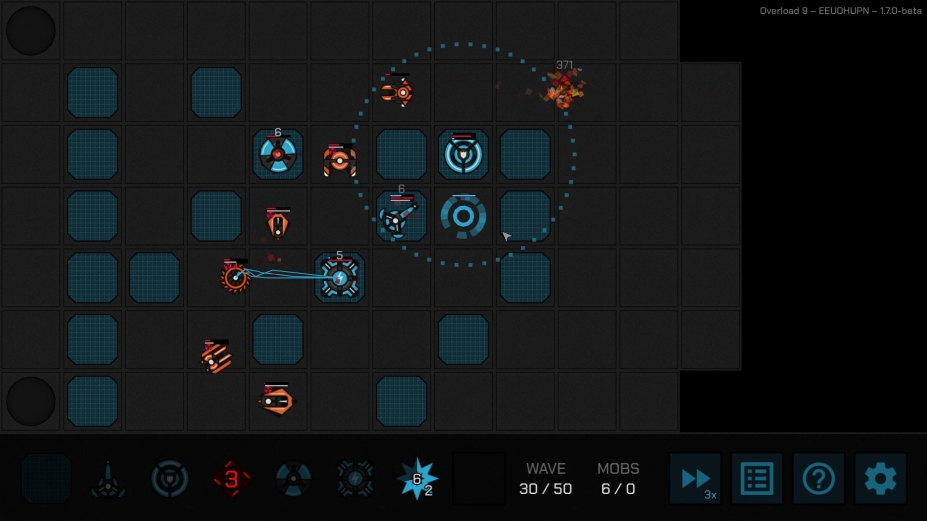Image resolution: width=927 pixels, height=521 pixels.
Task: Select the placed shield-emblem tower on the board
Action: point(463,154)
